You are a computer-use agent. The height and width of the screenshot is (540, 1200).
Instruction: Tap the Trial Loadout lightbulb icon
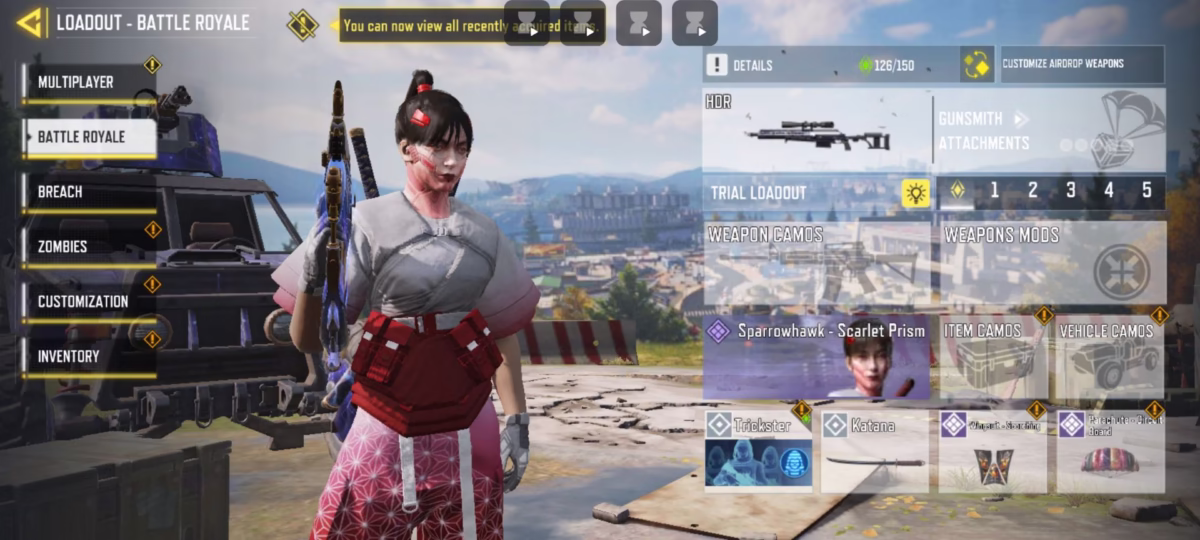coord(915,193)
